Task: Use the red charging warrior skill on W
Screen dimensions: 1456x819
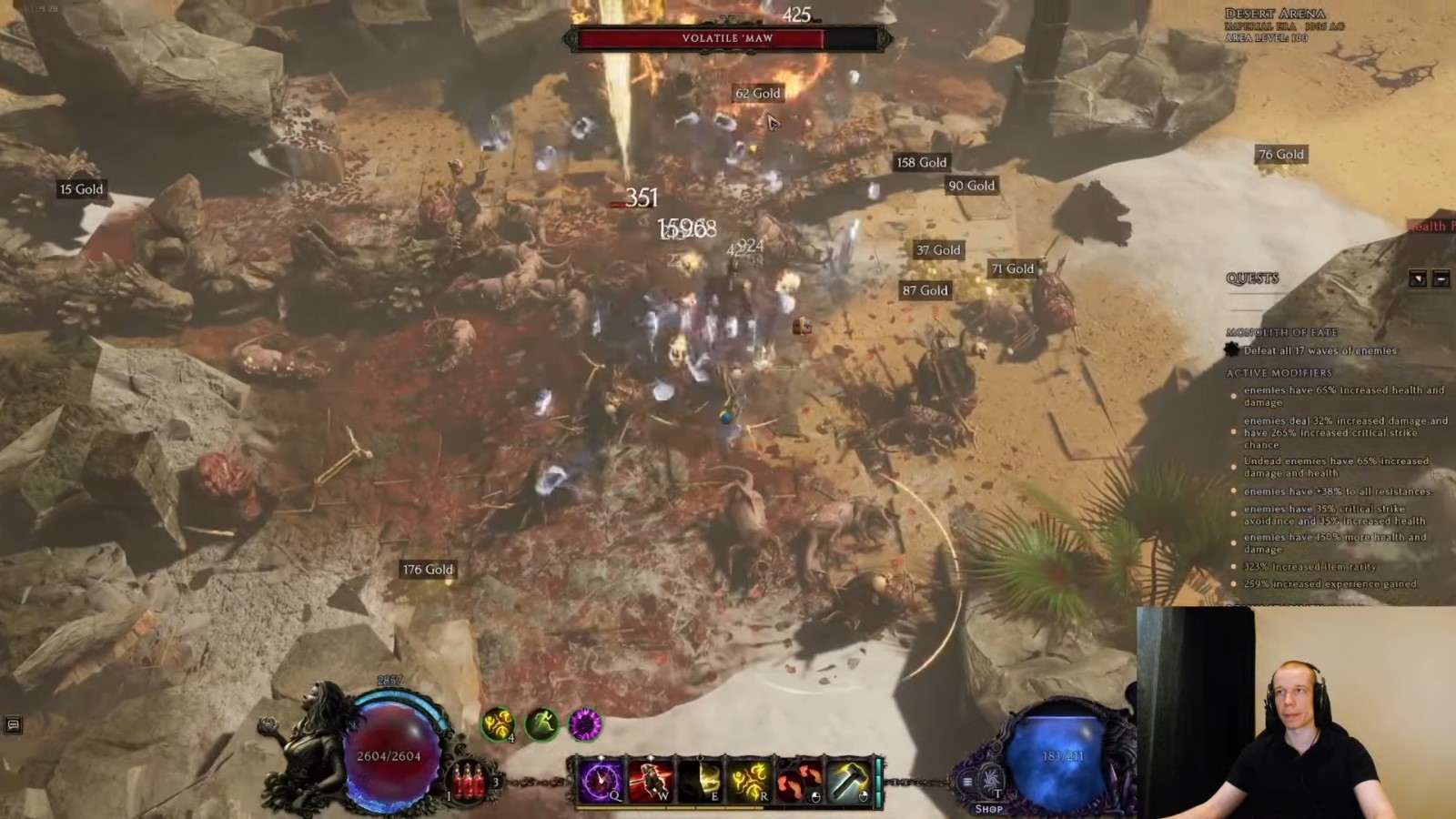Action: point(651,781)
